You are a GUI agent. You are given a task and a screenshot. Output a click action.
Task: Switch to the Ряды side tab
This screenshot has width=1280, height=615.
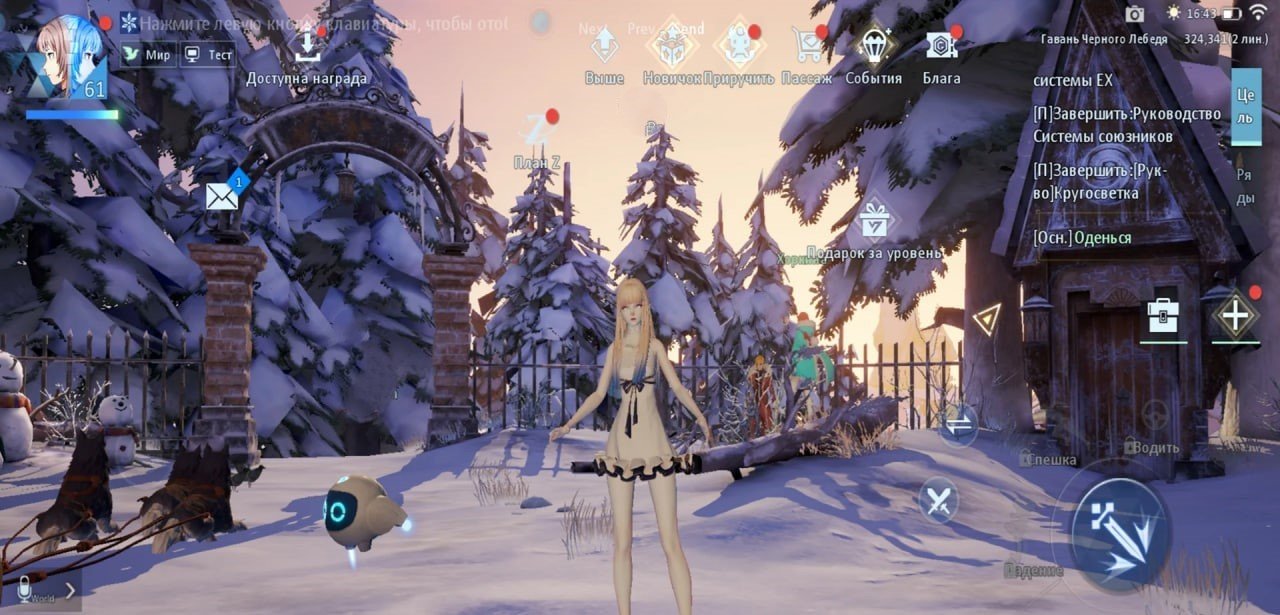[x=1245, y=186]
